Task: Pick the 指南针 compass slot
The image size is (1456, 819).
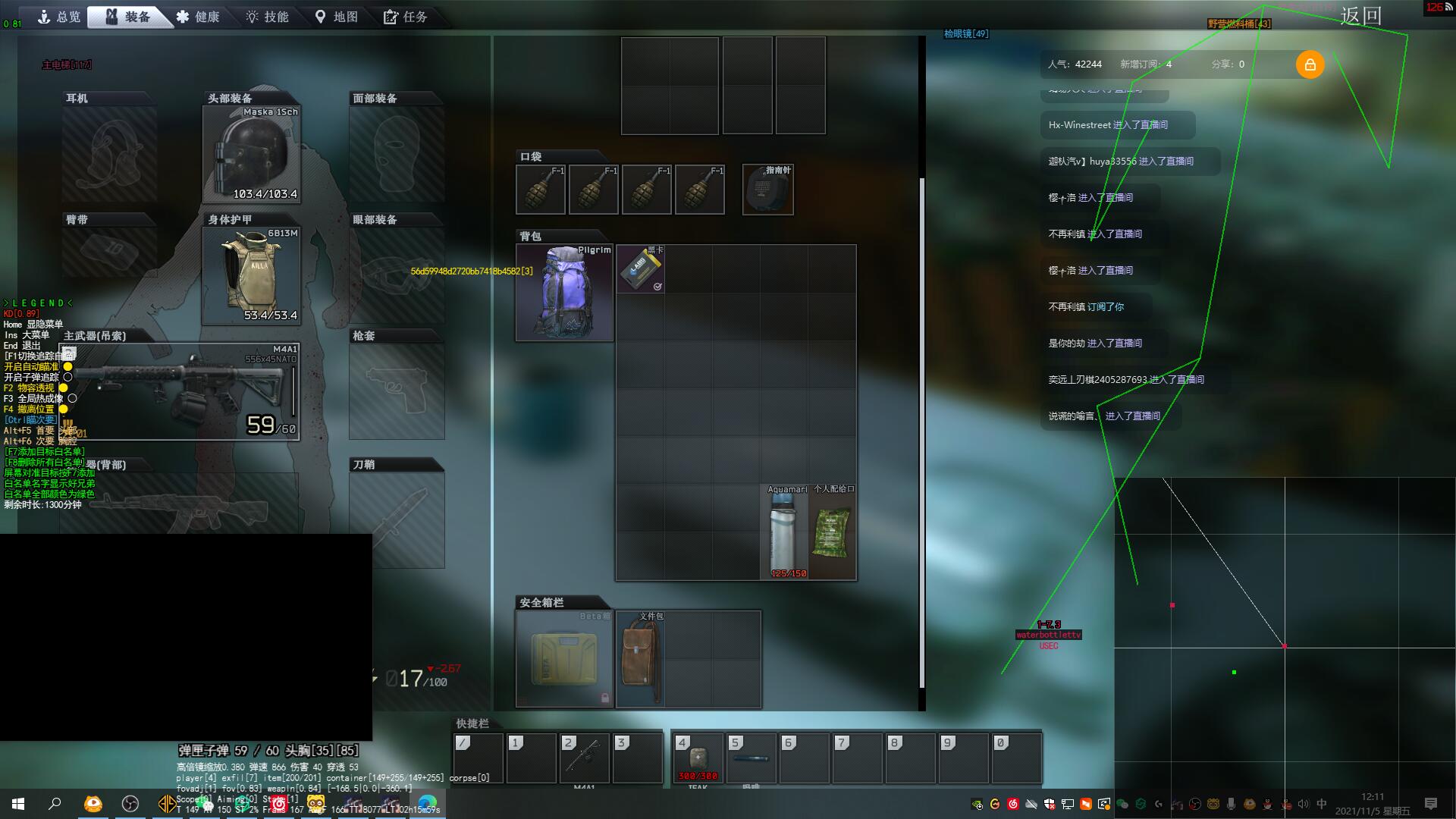Action: coord(767,190)
